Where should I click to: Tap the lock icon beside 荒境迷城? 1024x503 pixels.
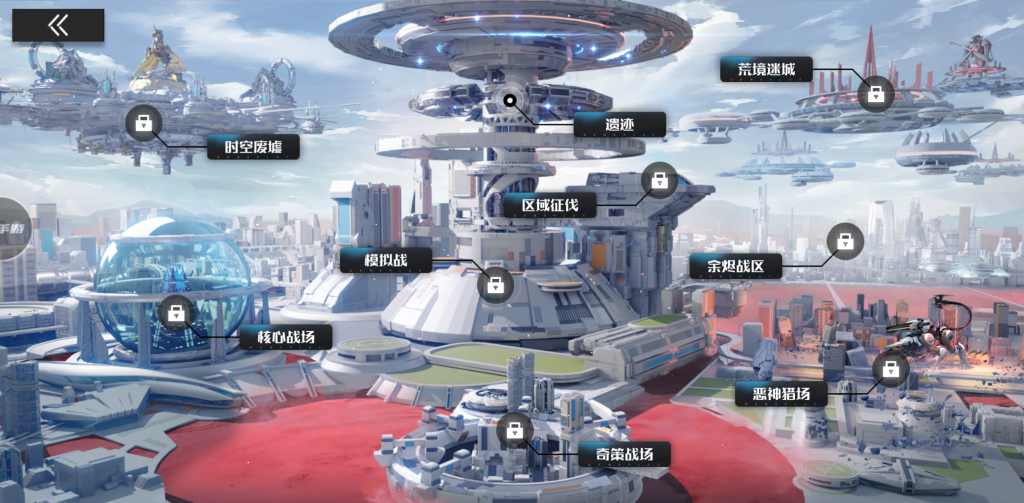875,94
